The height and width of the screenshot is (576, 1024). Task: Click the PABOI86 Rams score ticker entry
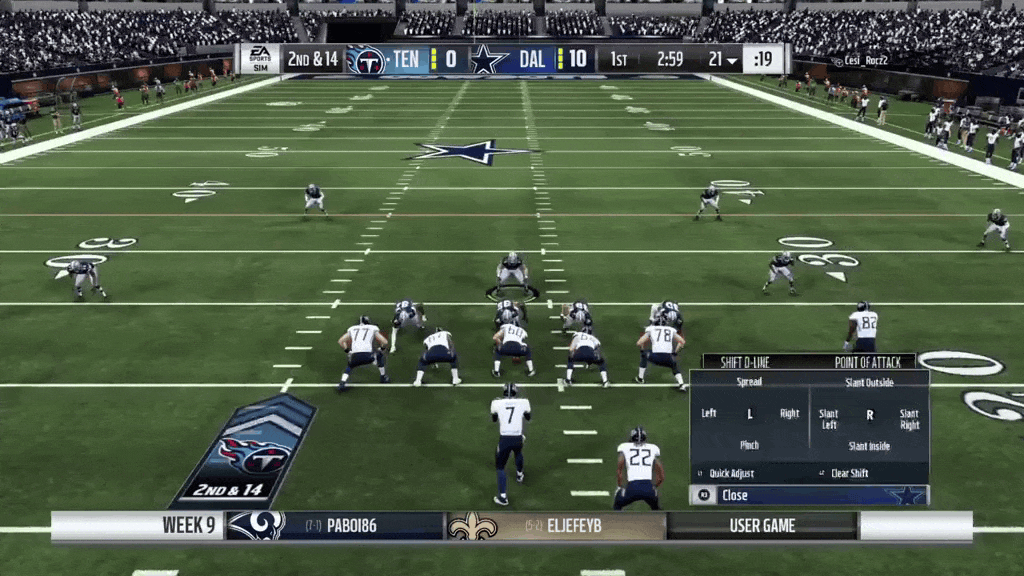(x=336, y=526)
